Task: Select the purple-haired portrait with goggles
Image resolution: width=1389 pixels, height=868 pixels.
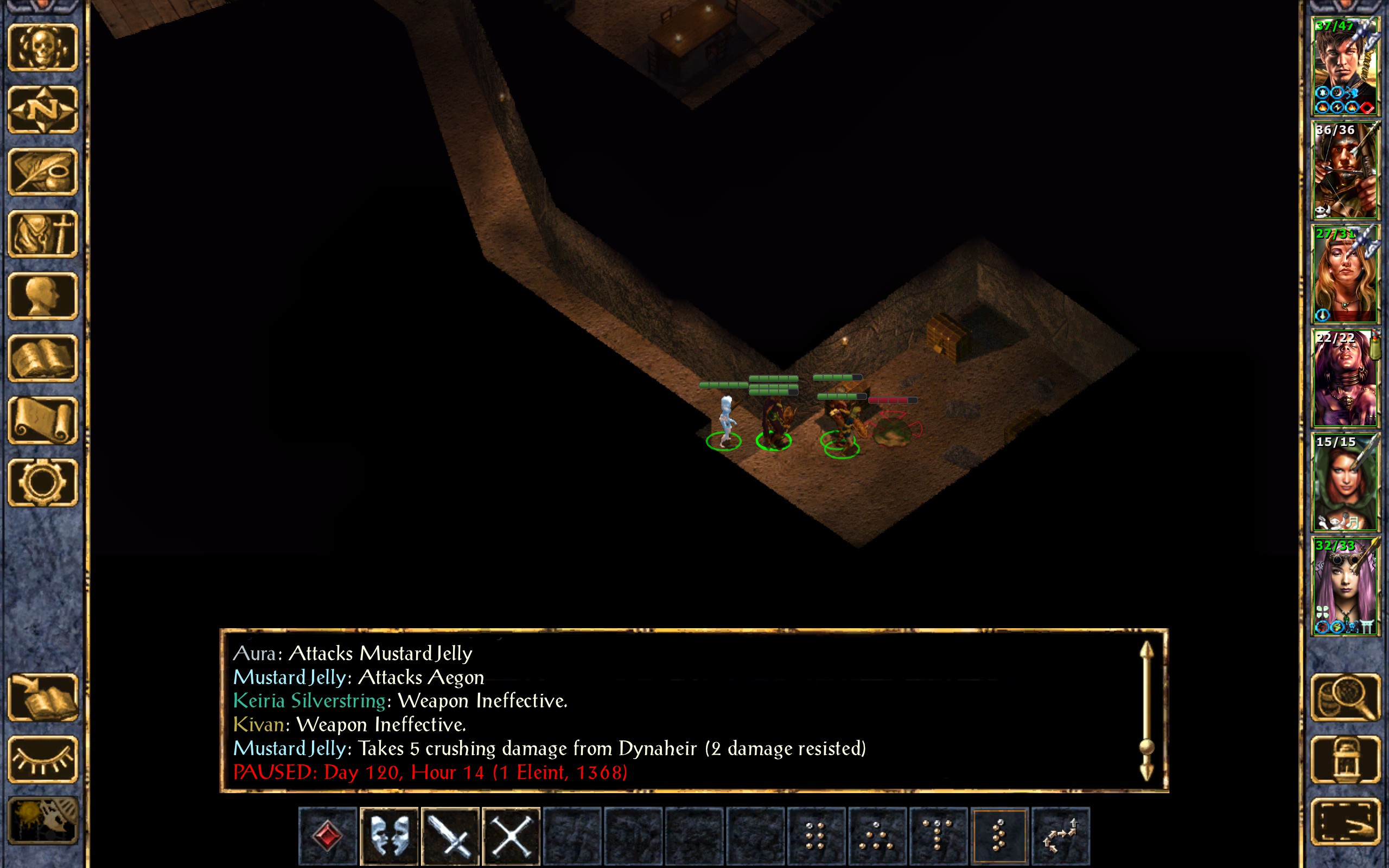Action: point(1345,585)
